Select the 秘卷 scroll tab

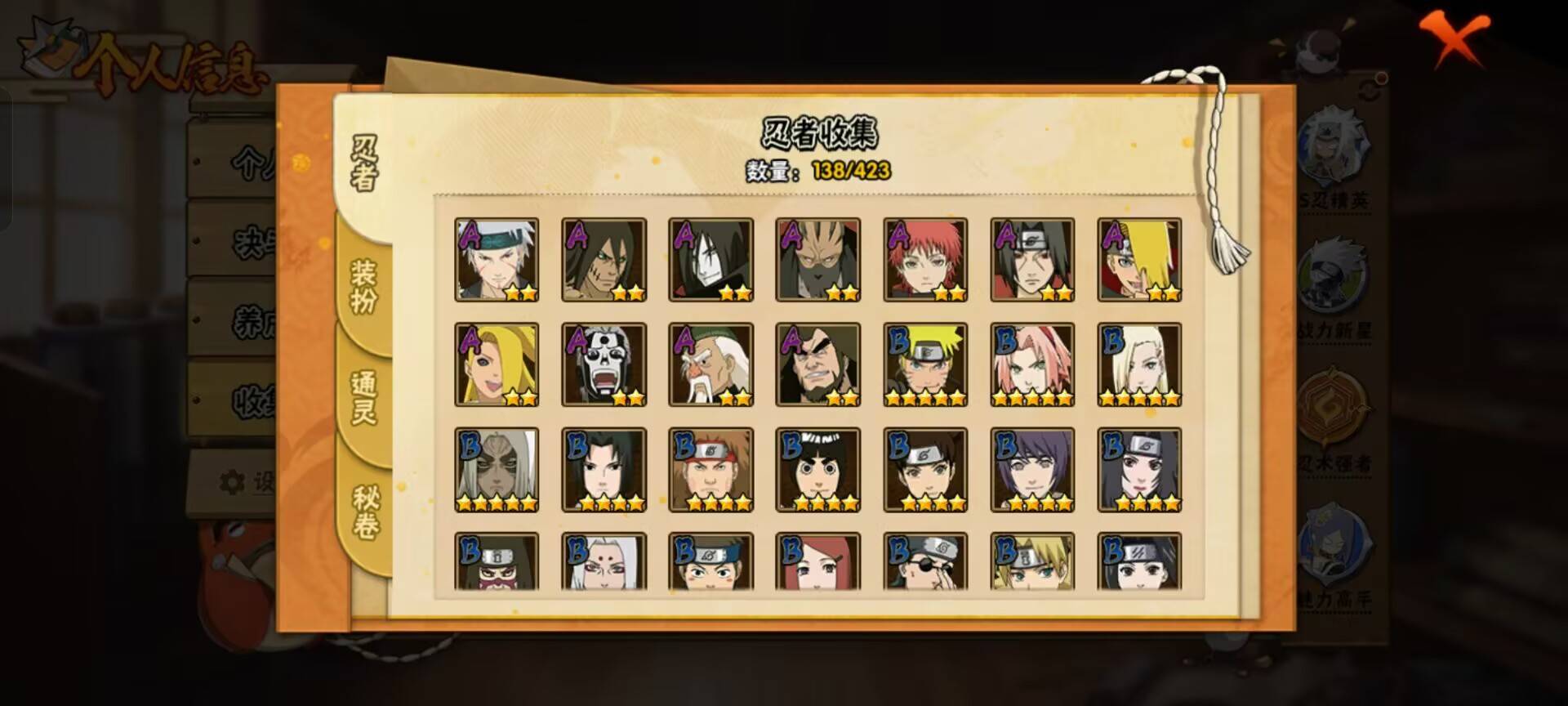point(364,512)
